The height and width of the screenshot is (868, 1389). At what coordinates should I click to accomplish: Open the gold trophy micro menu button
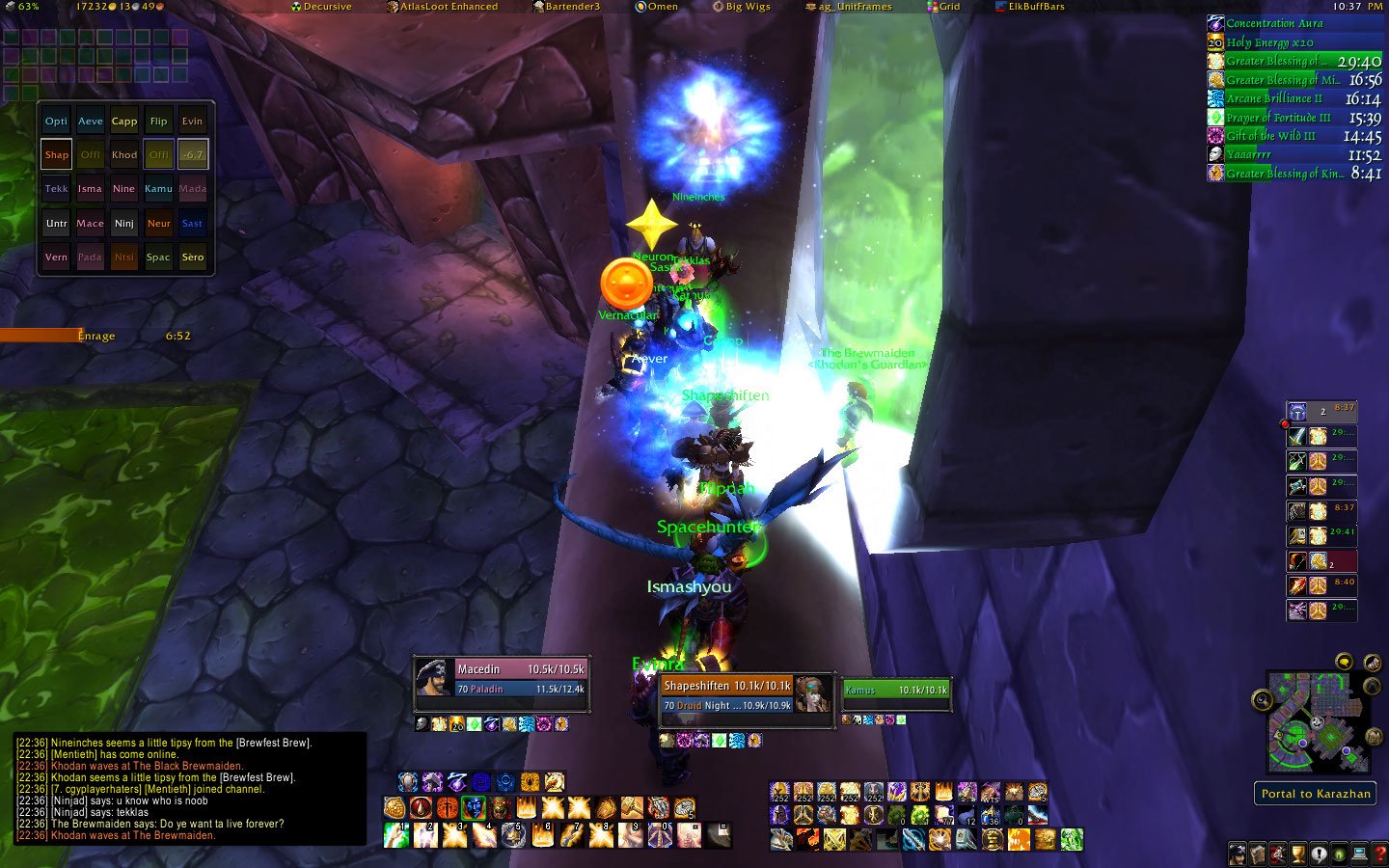click(1299, 854)
